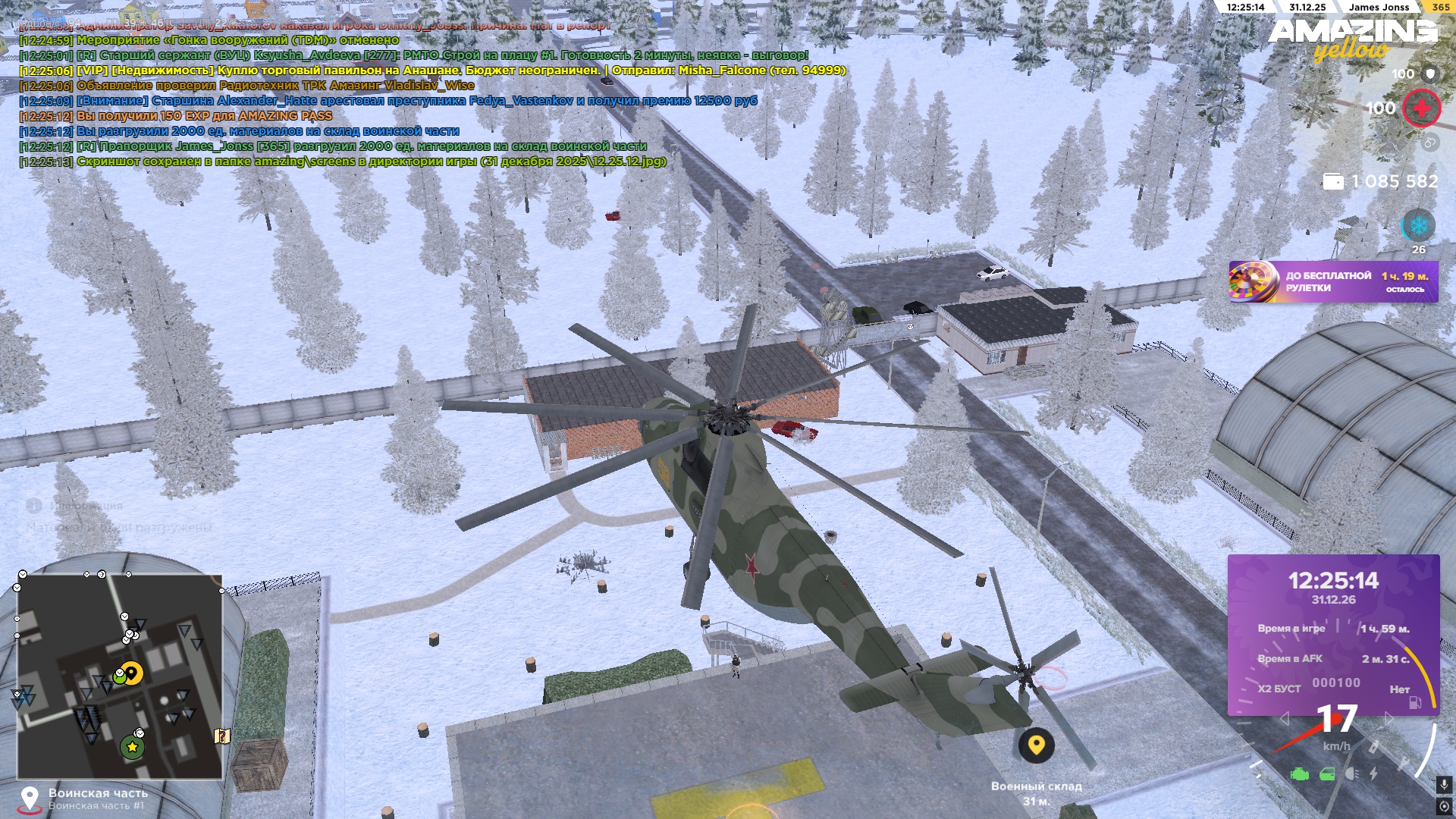Click the AMAZING yellow server logo
The image size is (1456, 819).
[1352, 39]
